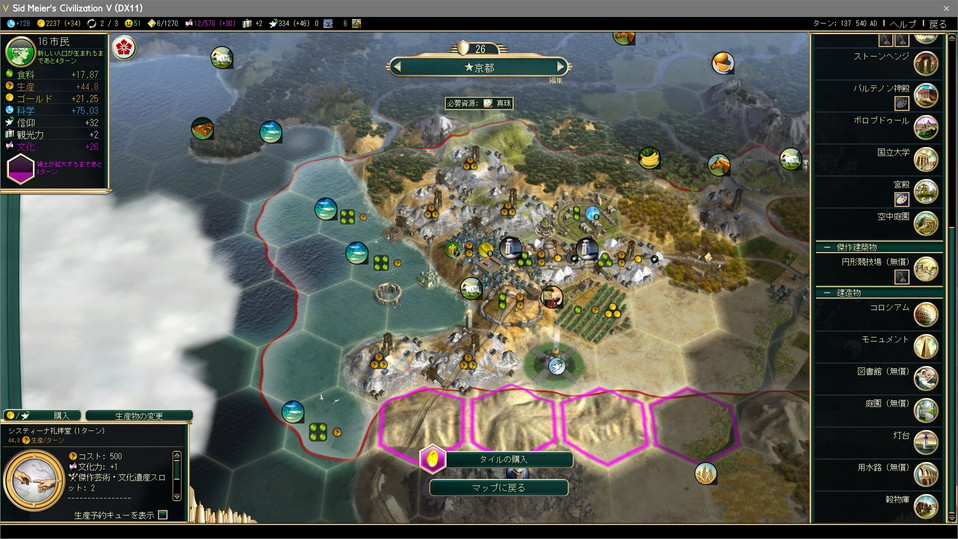Return to map with マップに戻る
The height and width of the screenshot is (539, 958).
(498, 488)
